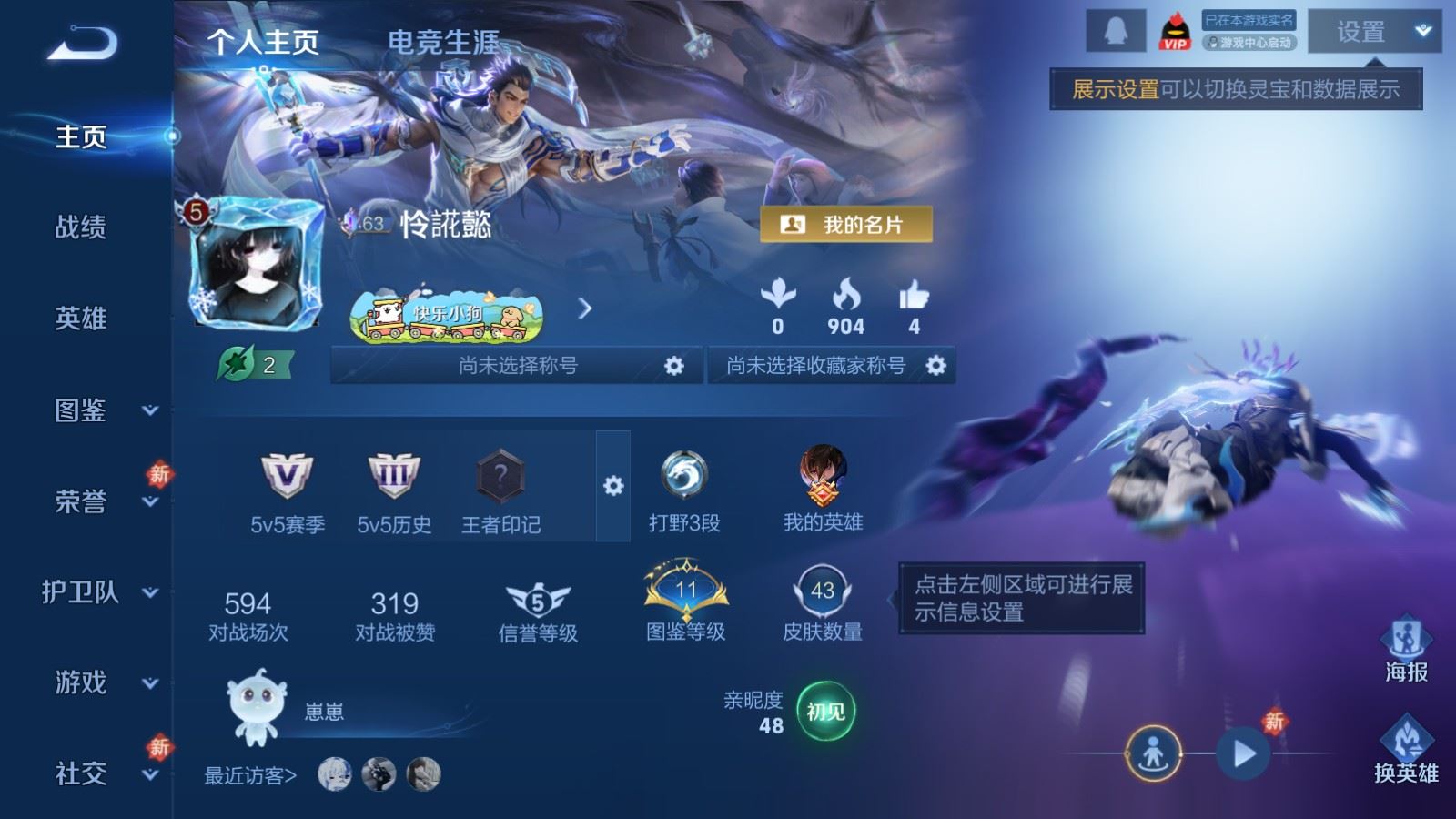Open the 快乐小狗 banner
This screenshot has height=819, width=1456.
[447, 315]
